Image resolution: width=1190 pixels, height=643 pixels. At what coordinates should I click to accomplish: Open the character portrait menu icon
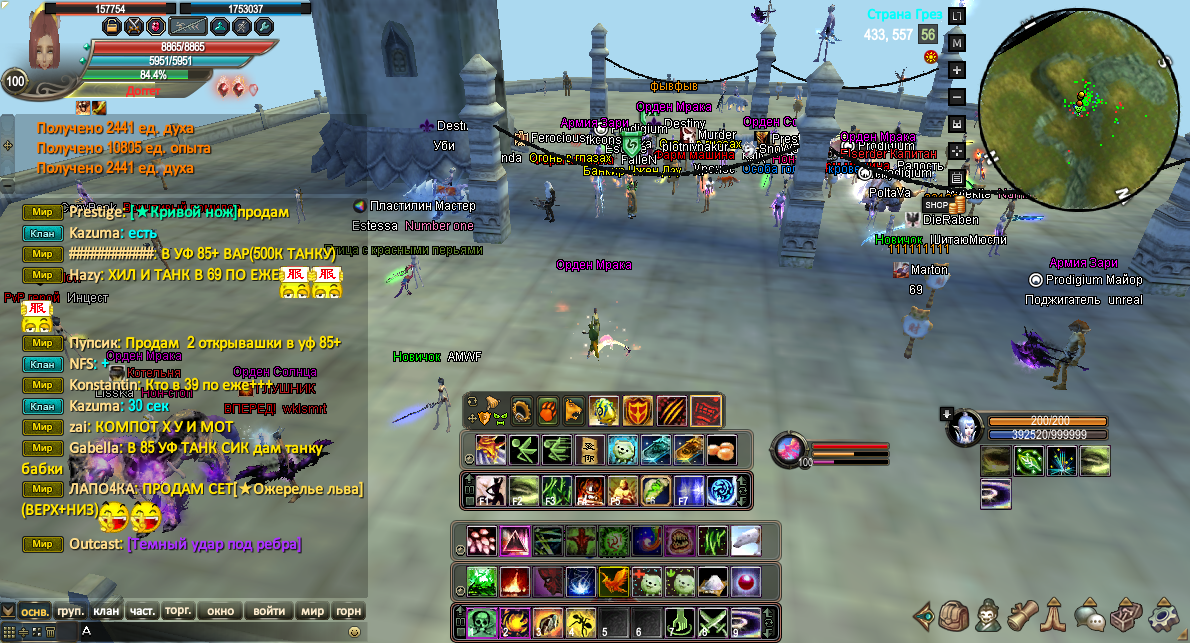989,612
